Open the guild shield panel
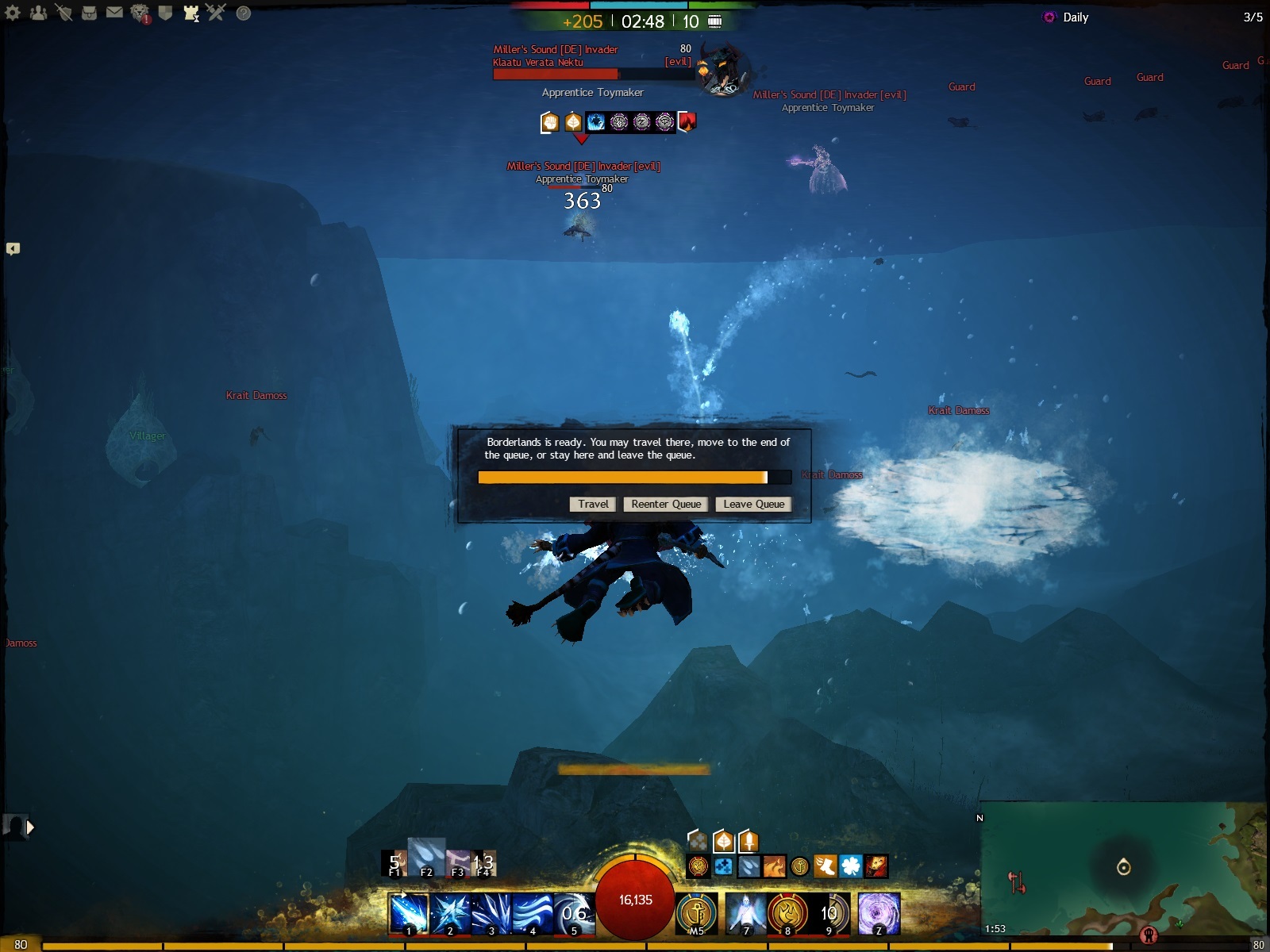This screenshot has width=1270, height=952. [165, 13]
